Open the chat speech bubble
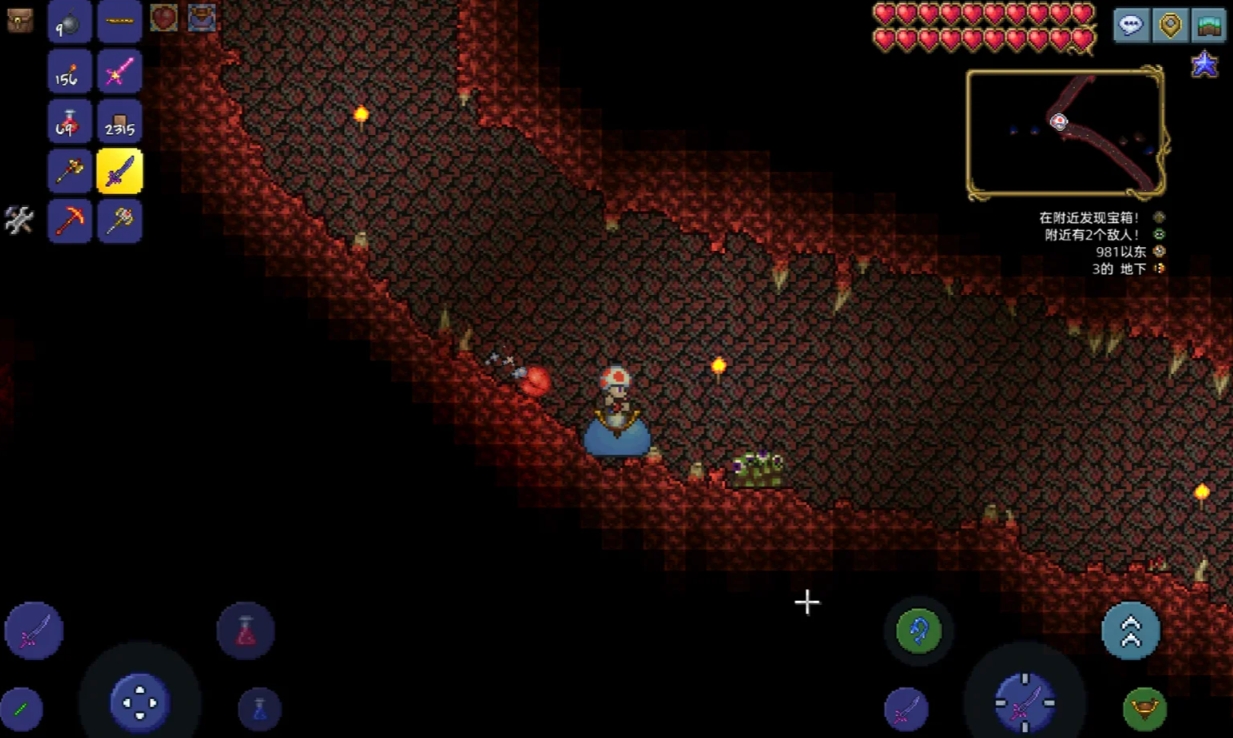 pyautogui.click(x=1131, y=25)
